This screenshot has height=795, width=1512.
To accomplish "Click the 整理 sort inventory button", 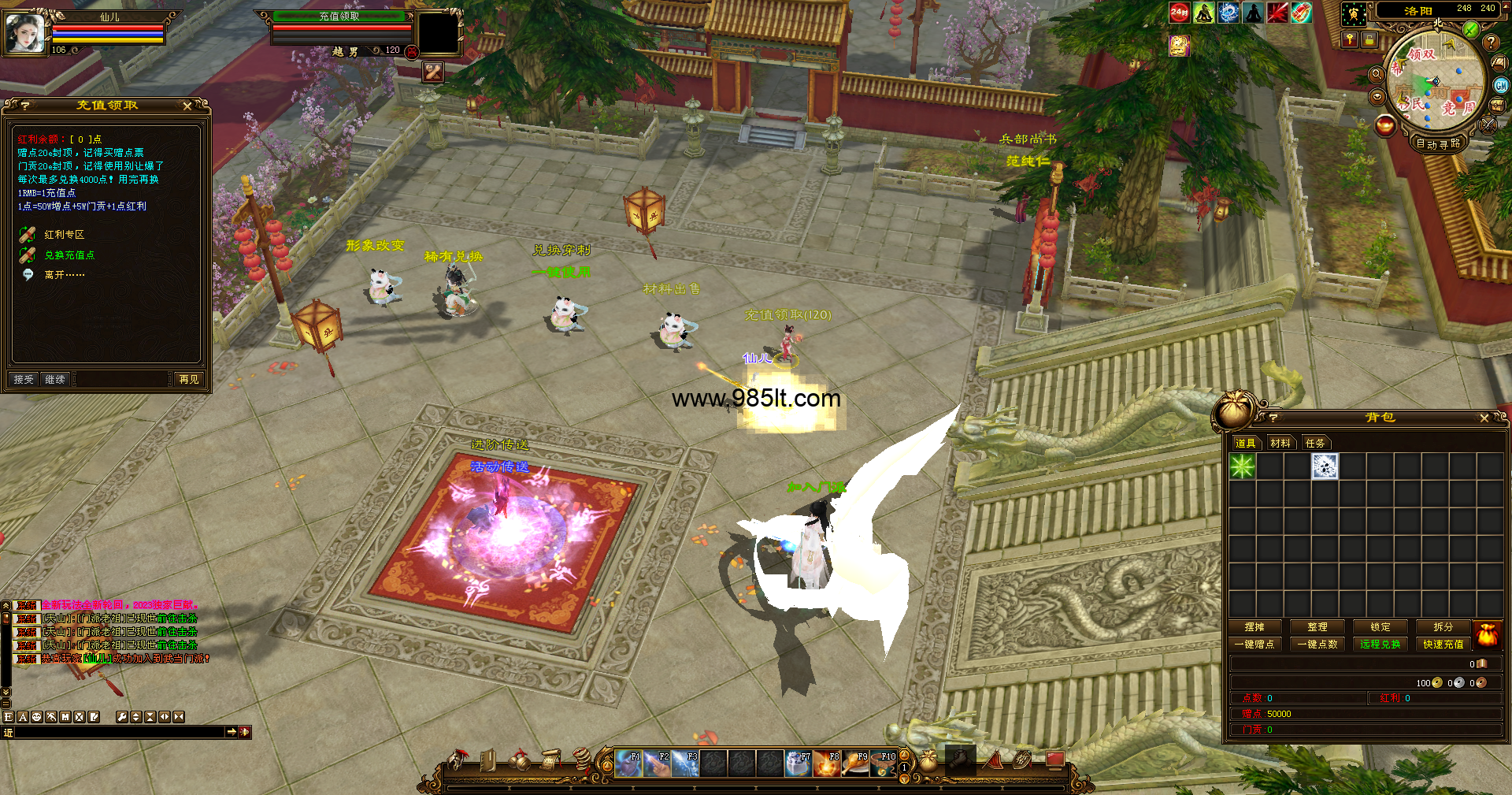I will coord(1317,627).
